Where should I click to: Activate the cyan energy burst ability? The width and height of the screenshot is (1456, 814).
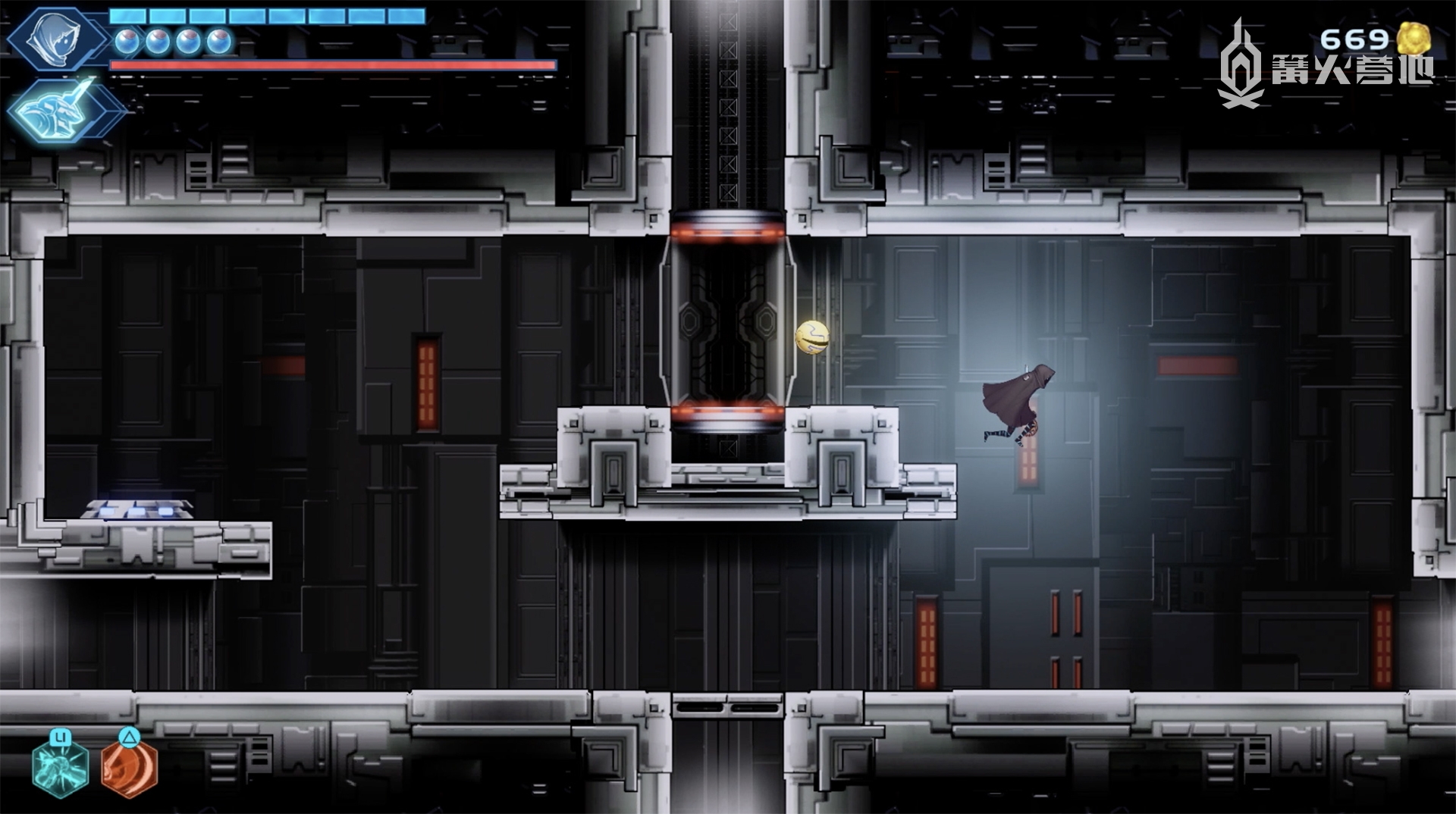point(61,767)
